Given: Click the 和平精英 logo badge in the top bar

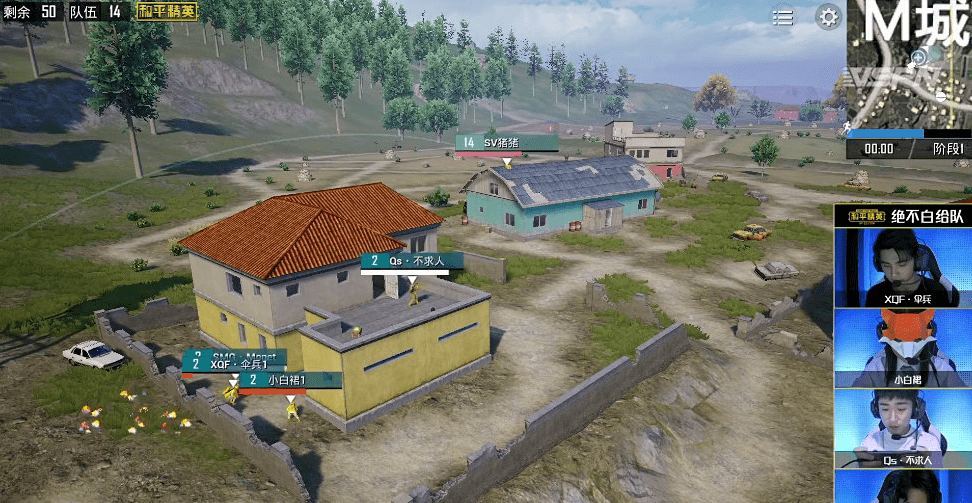Looking at the screenshot, I should (x=167, y=11).
